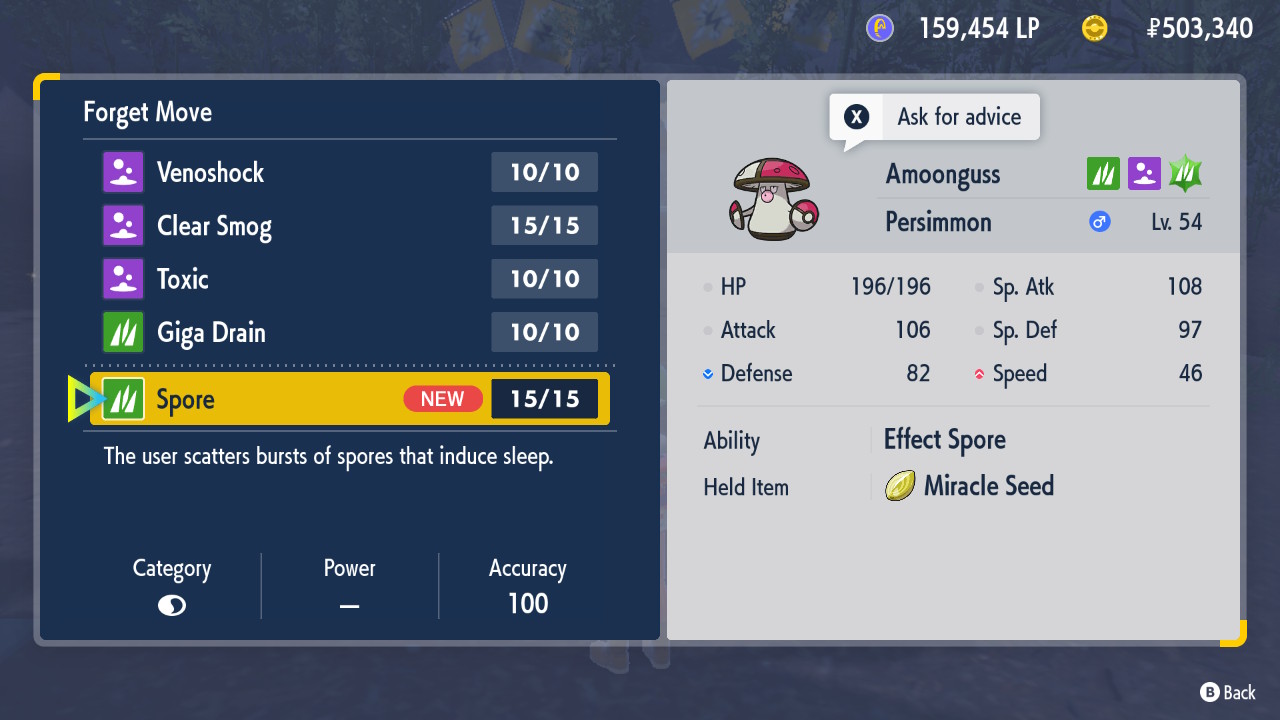Go back with the Back button

tap(1227, 692)
